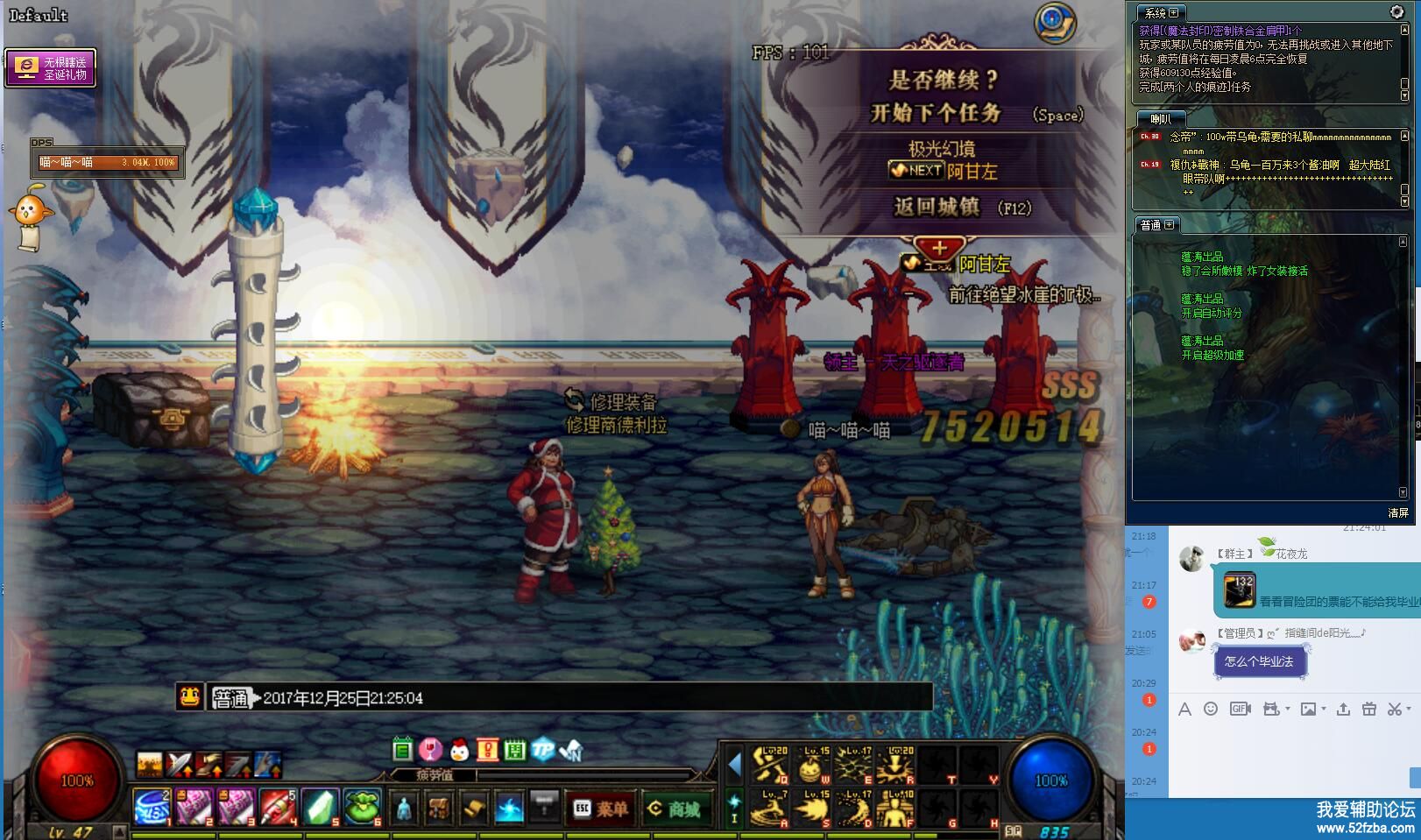Viewport: 1421px width, 840px height.
Task: Toggle the skill bar left arrow
Action: click(x=734, y=765)
